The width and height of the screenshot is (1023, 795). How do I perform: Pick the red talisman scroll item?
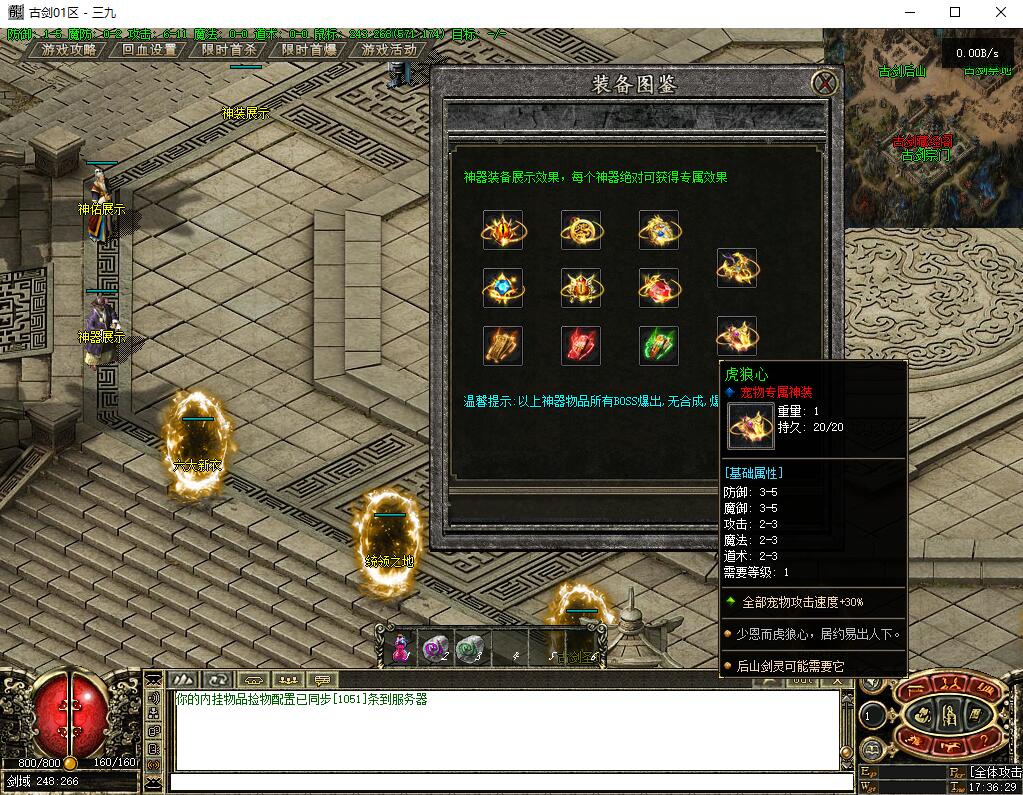581,346
